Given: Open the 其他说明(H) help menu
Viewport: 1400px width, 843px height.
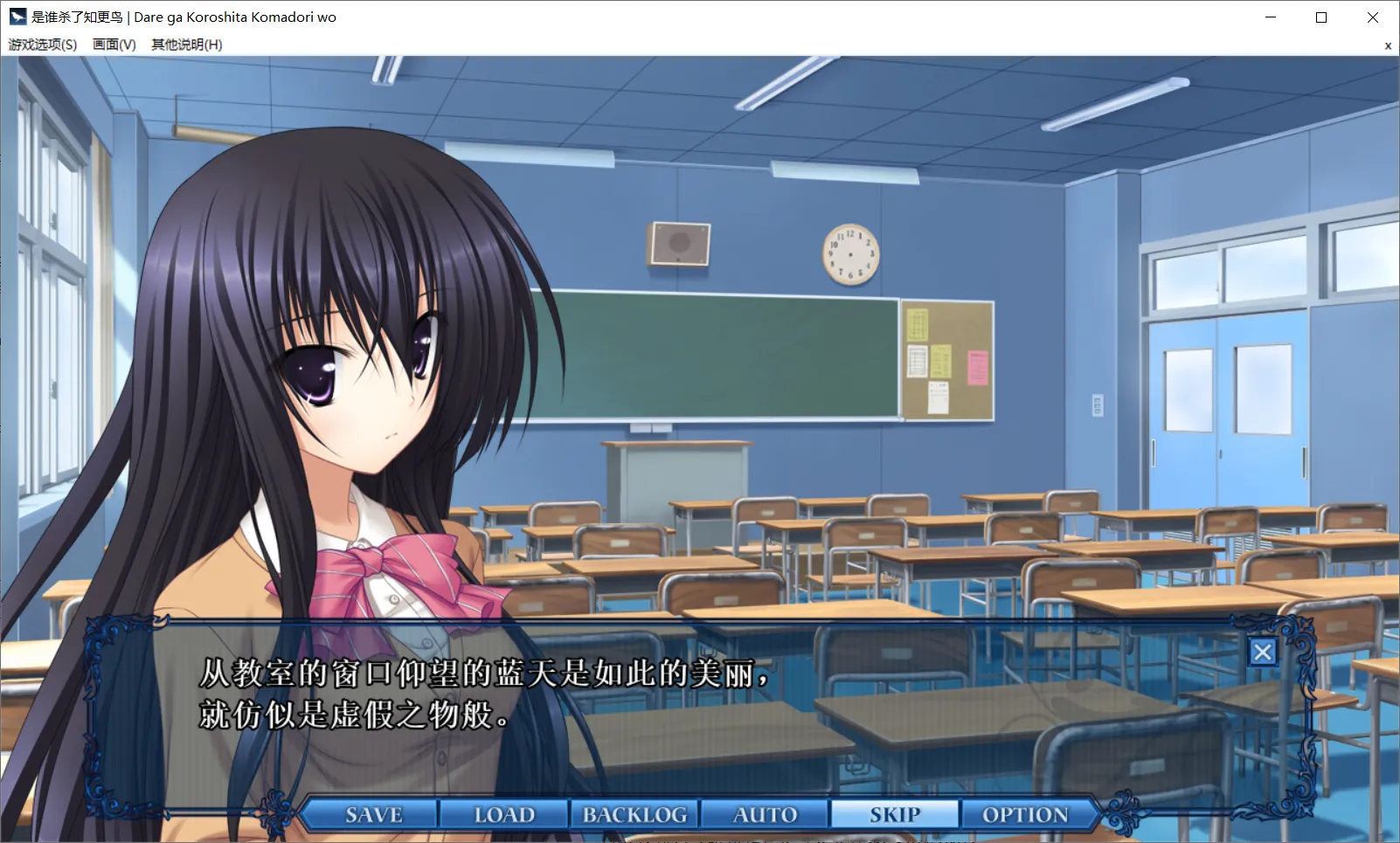Looking at the screenshot, I should pyautogui.click(x=186, y=45).
